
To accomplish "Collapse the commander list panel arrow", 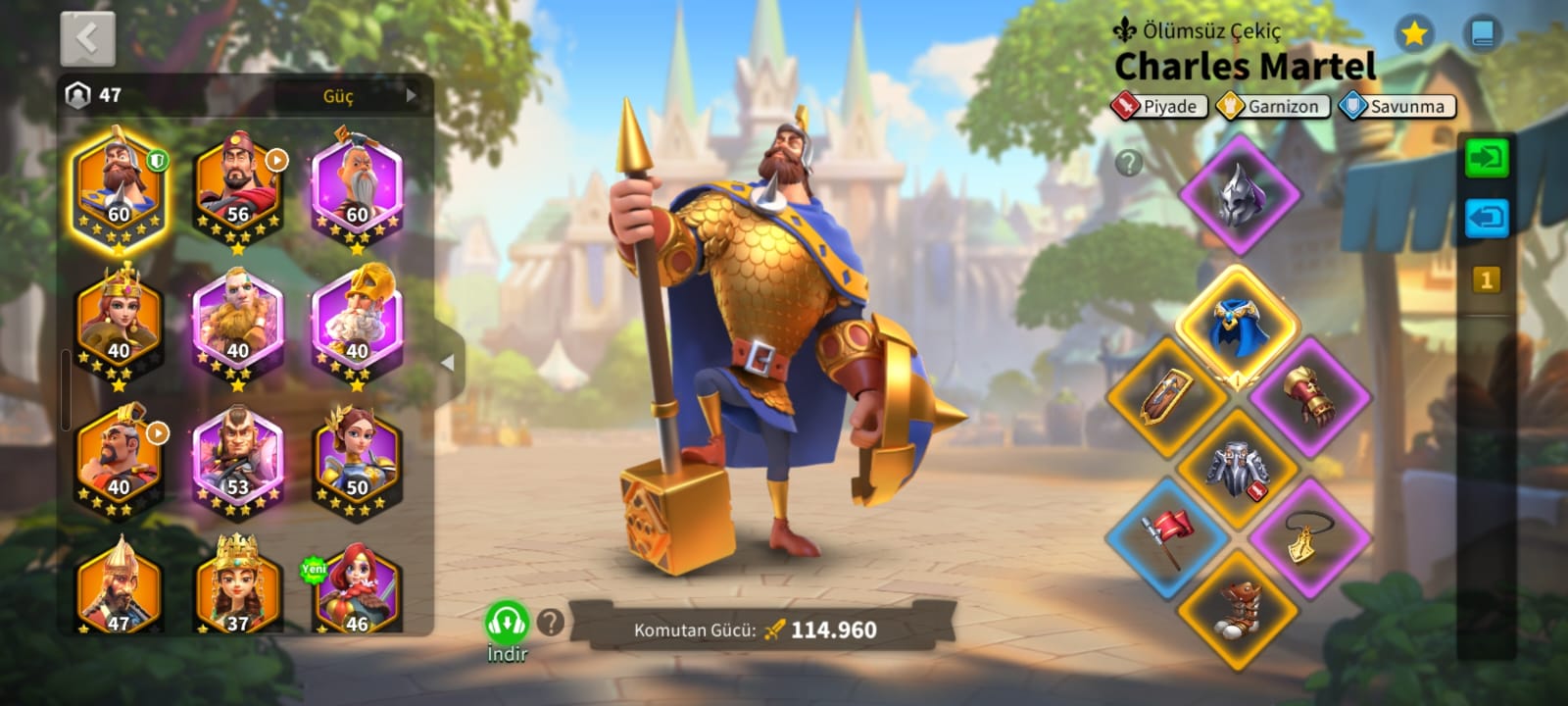I will click(x=448, y=363).
